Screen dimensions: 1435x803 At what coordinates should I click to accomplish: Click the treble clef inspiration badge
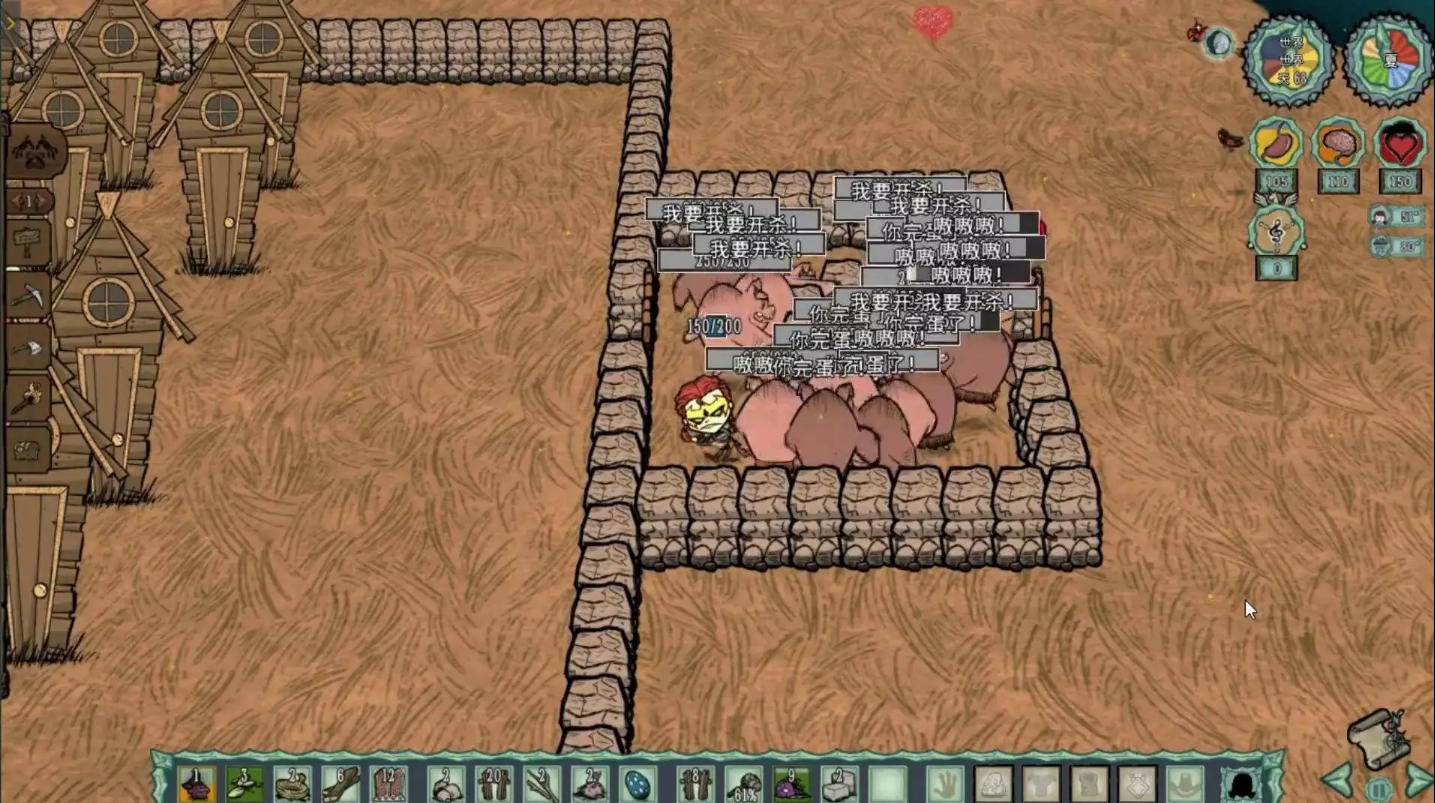click(1276, 232)
